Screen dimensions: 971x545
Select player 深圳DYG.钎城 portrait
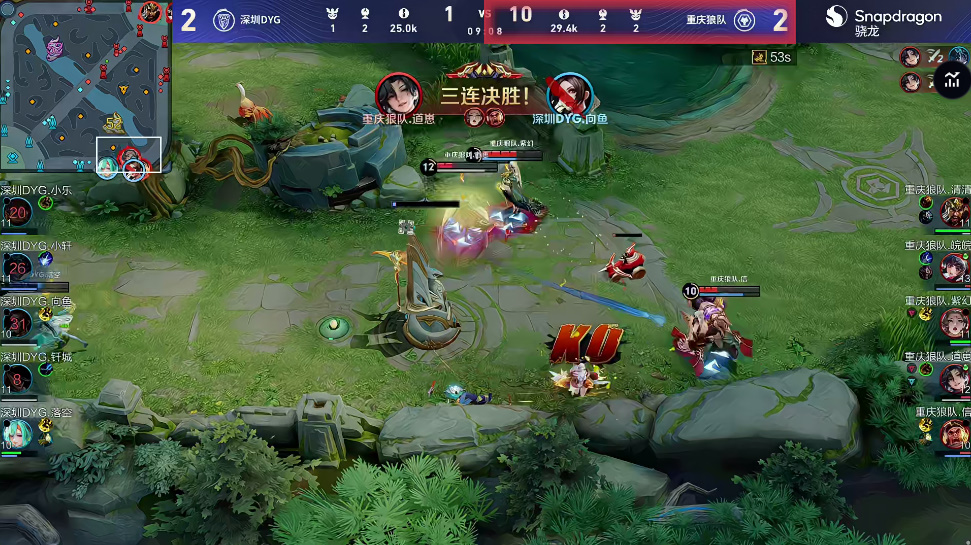click(x=18, y=378)
